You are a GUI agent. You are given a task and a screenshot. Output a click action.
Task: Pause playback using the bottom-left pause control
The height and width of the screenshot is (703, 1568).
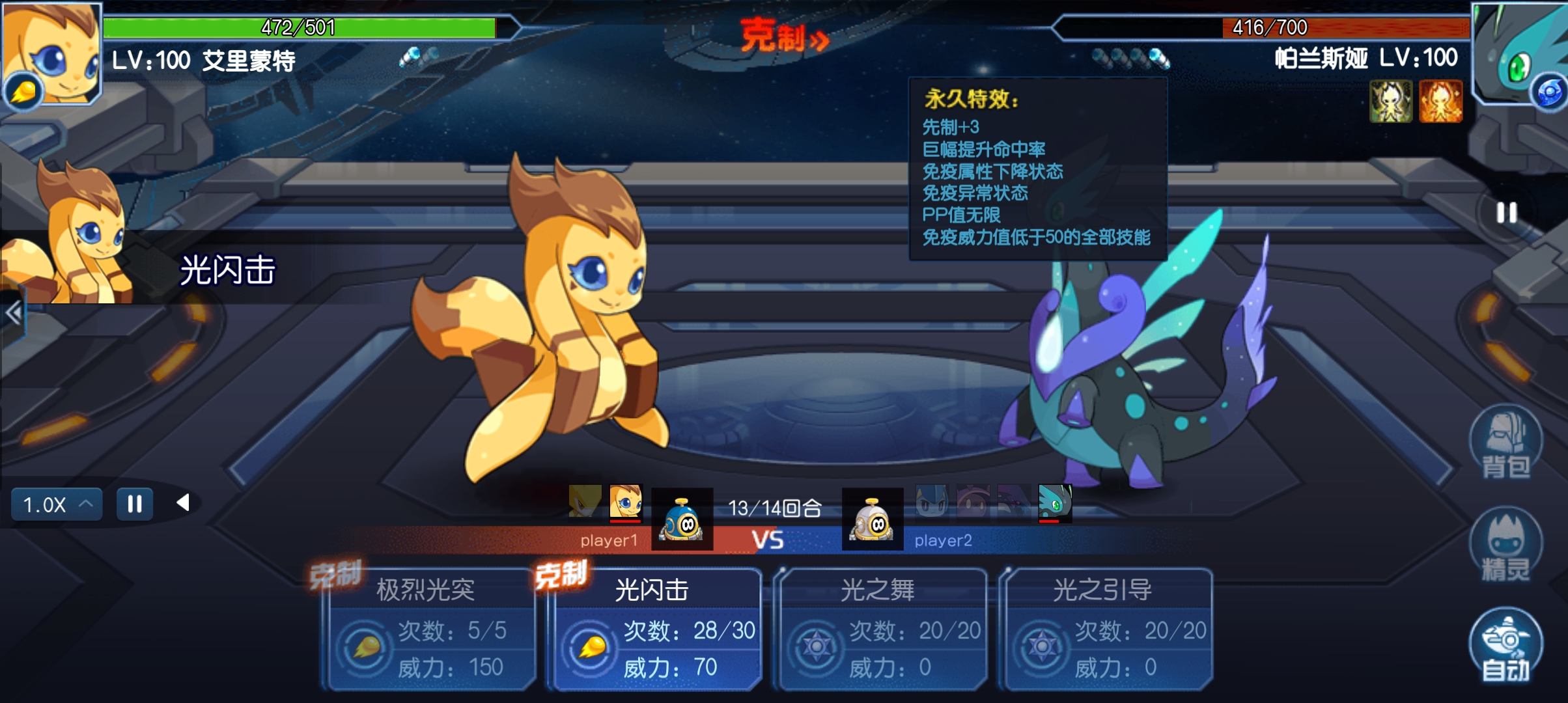pyautogui.click(x=134, y=503)
